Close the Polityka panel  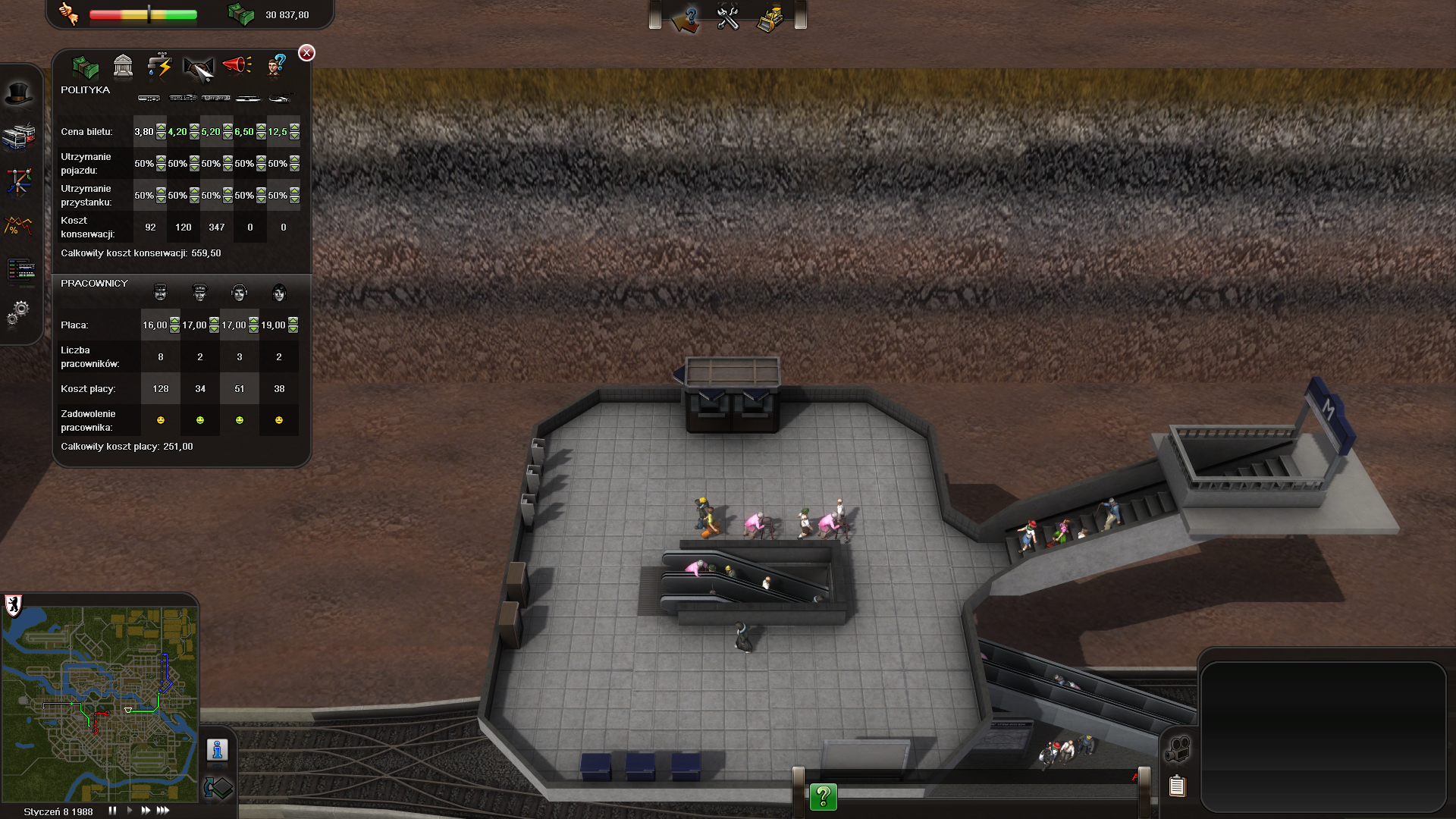click(x=306, y=52)
